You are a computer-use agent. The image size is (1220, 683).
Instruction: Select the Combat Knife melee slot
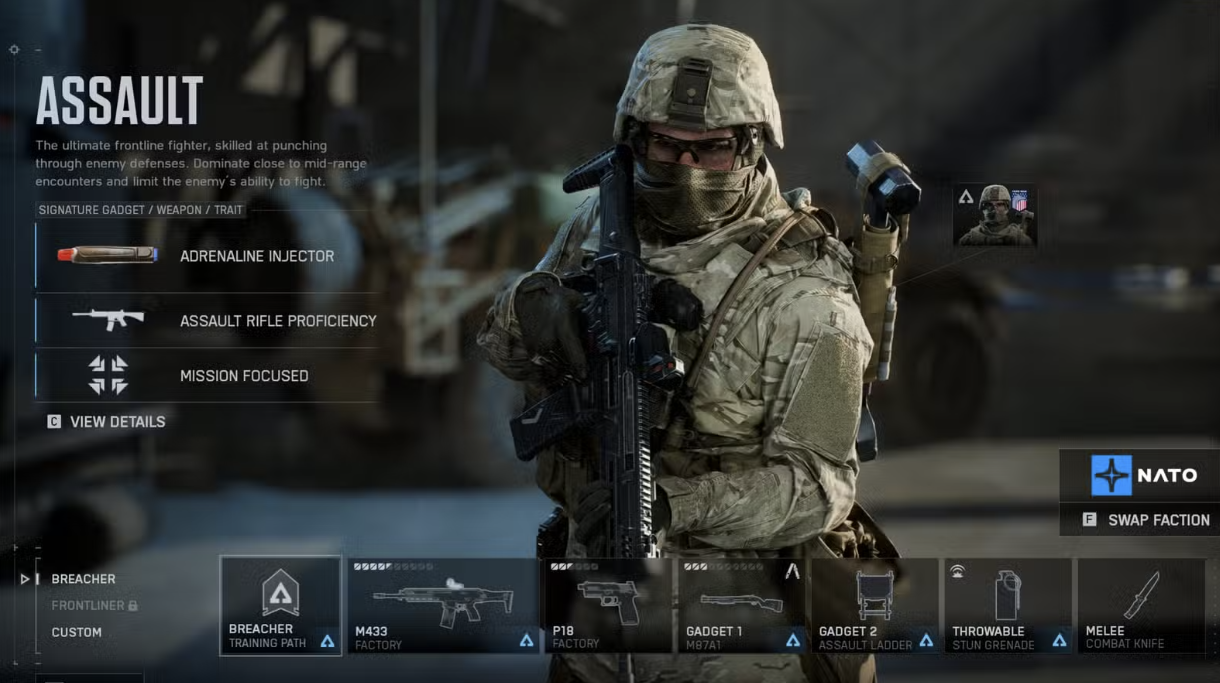[x=1140, y=606]
